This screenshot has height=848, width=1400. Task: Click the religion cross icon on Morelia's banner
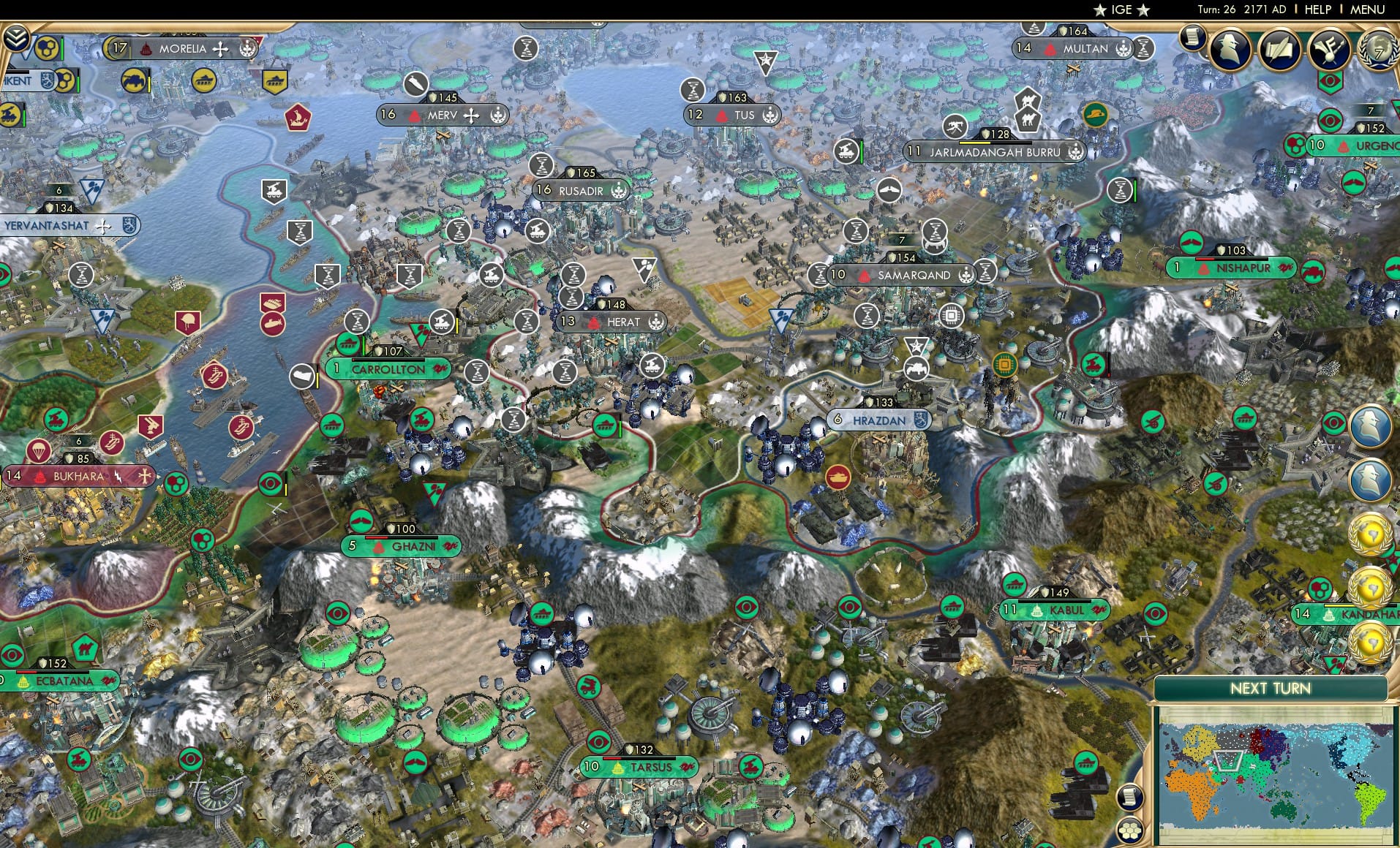click(220, 50)
